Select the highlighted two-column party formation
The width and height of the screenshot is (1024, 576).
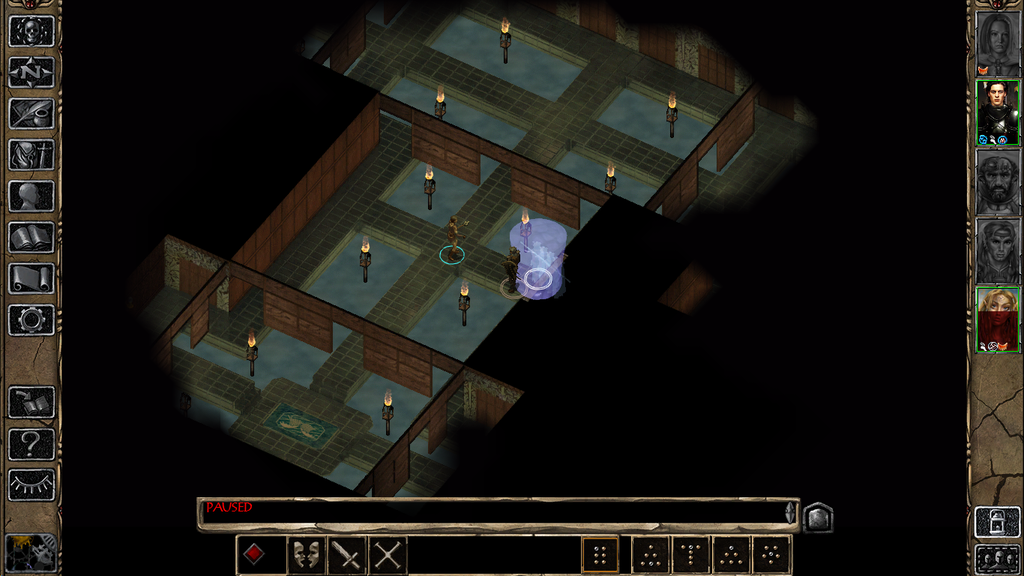(x=600, y=554)
